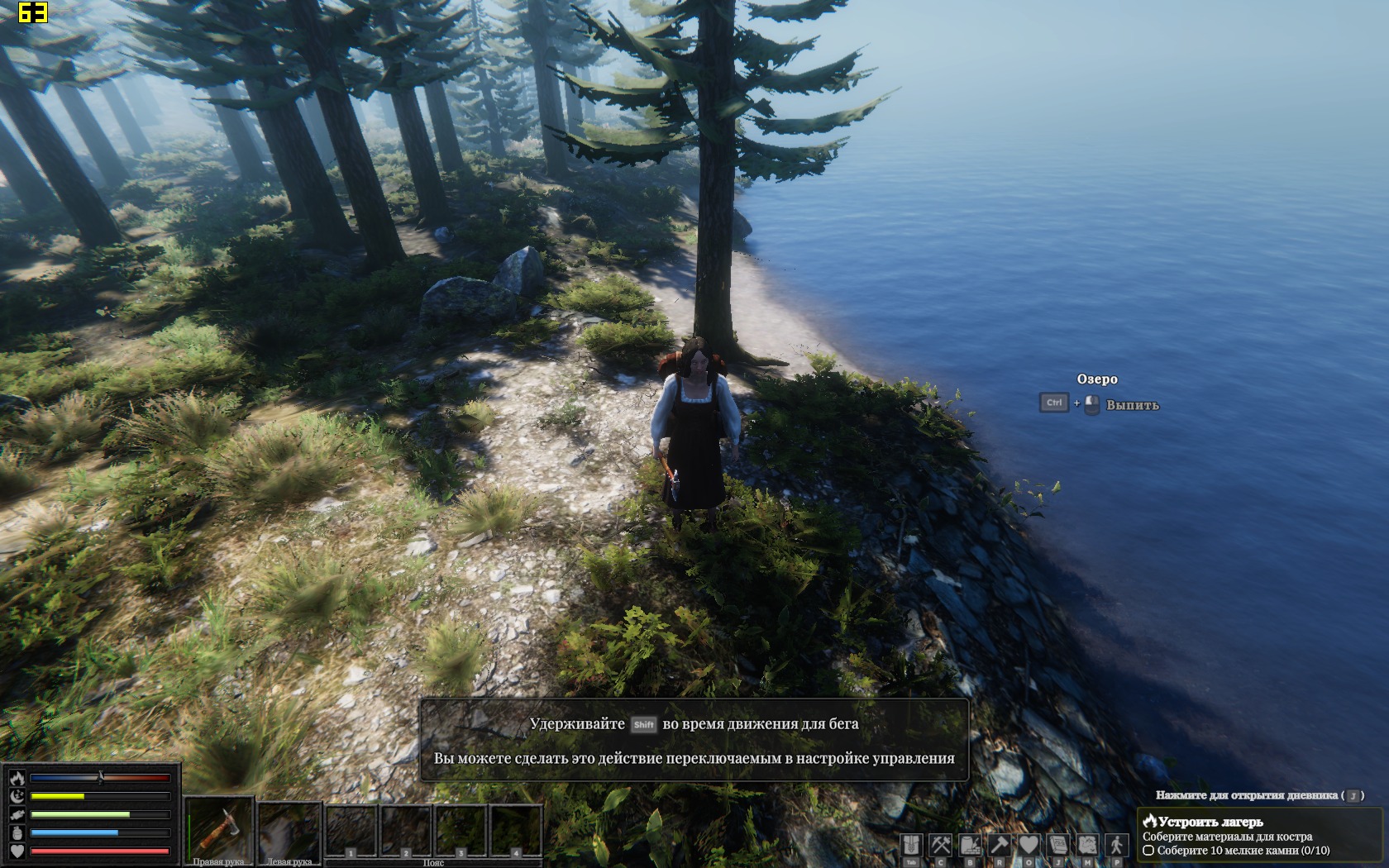Click the single hammer icon

click(1000, 845)
